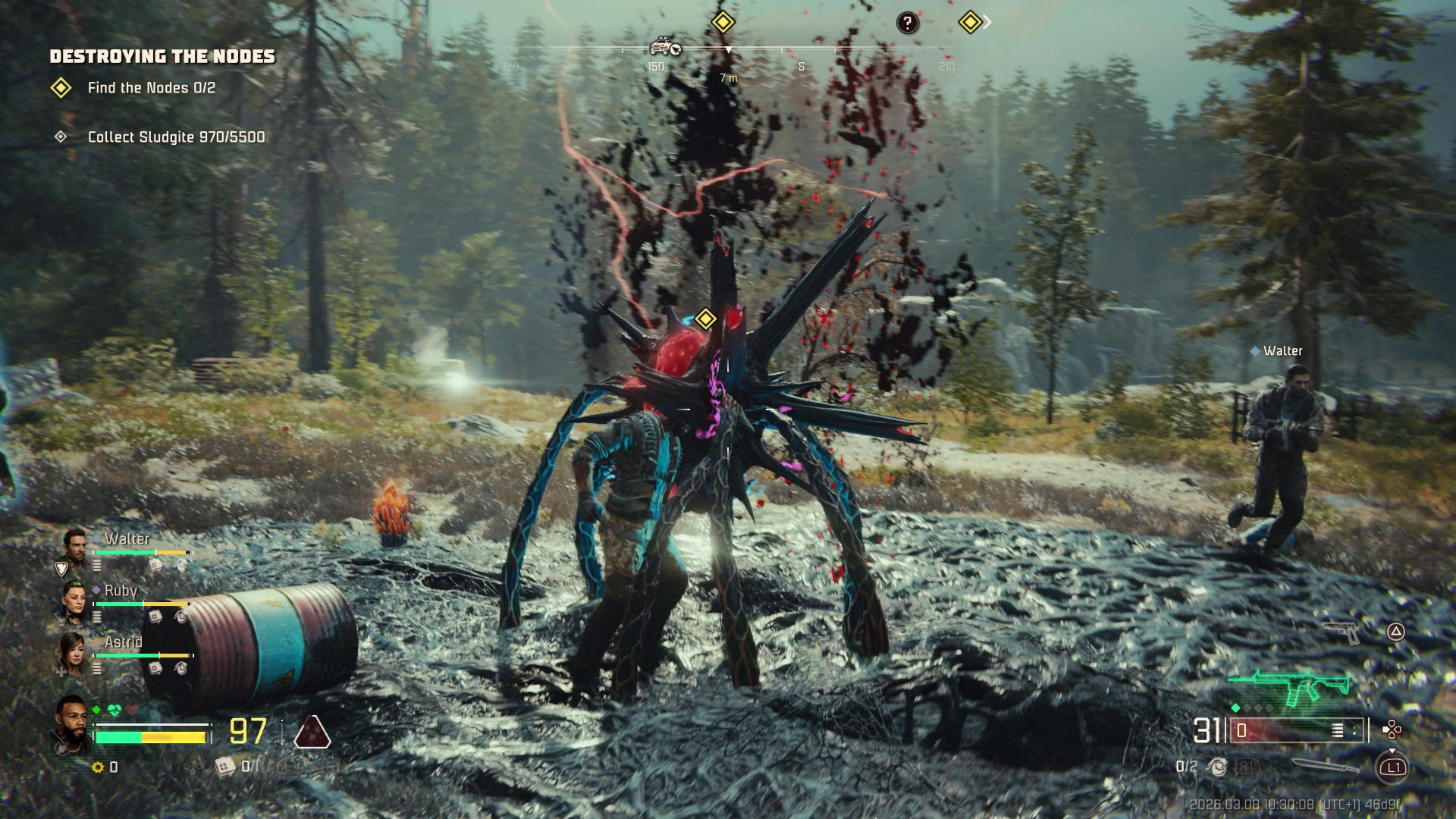Select Astrid's squad portrait
This screenshot has height=819, width=1456.
[x=72, y=652]
